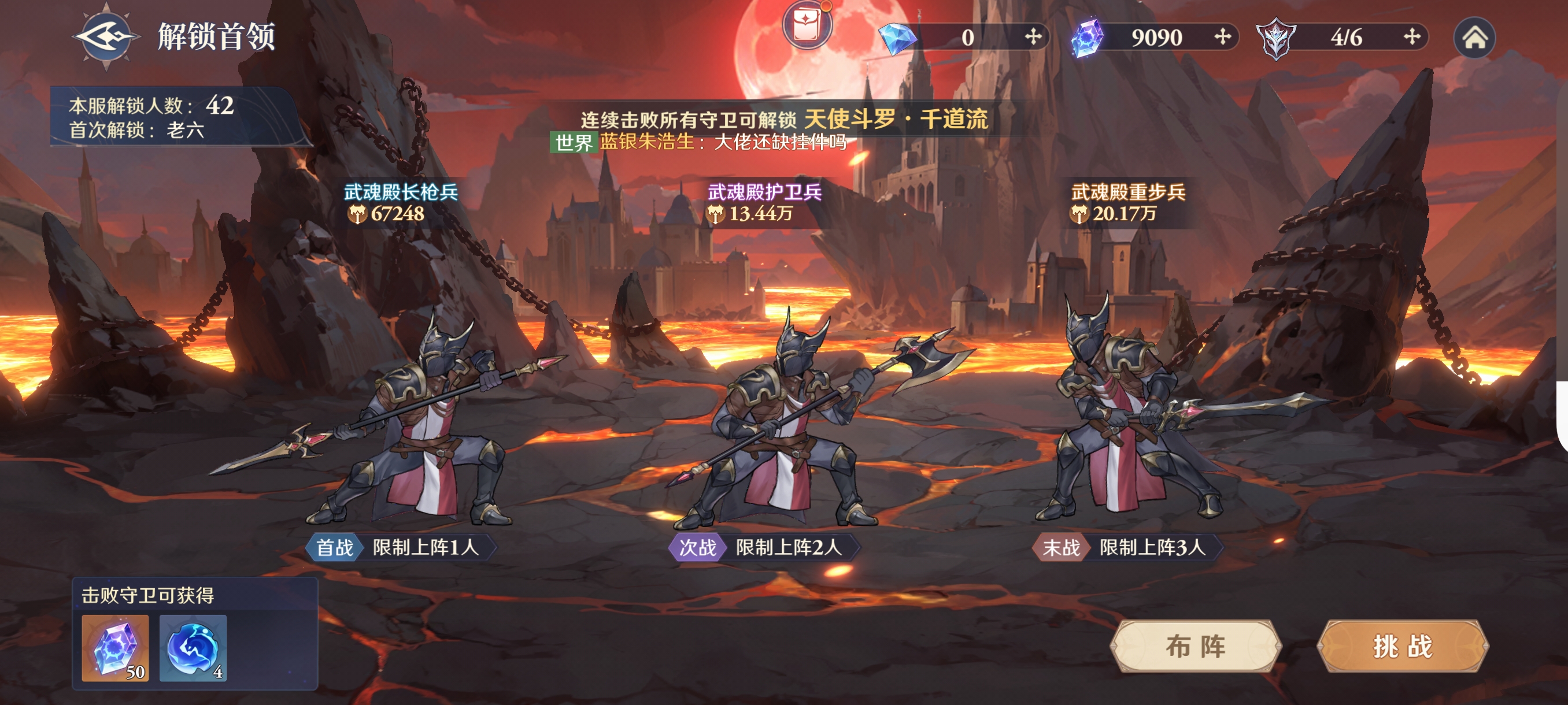
Task: Open the 布阵 formation setup
Action: tap(1196, 646)
